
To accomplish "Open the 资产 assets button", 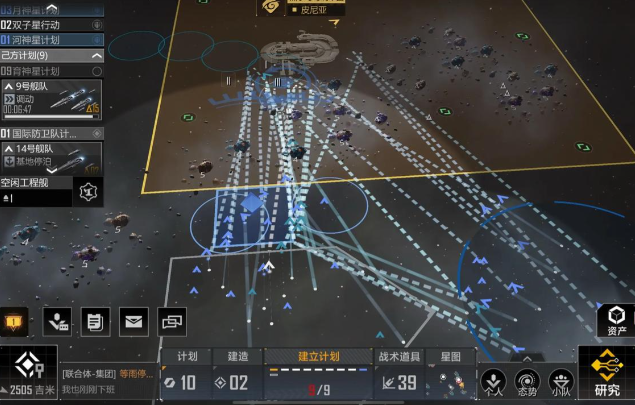I will [x=617, y=319].
